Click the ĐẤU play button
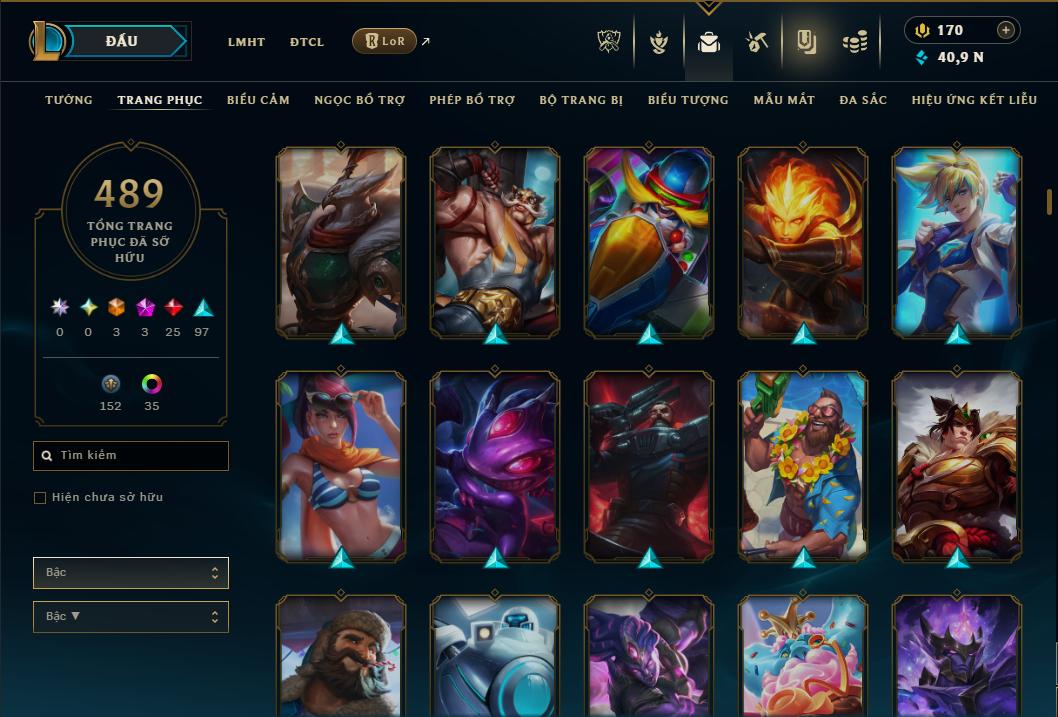The image size is (1058, 717). pyautogui.click(x=122, y=41)
